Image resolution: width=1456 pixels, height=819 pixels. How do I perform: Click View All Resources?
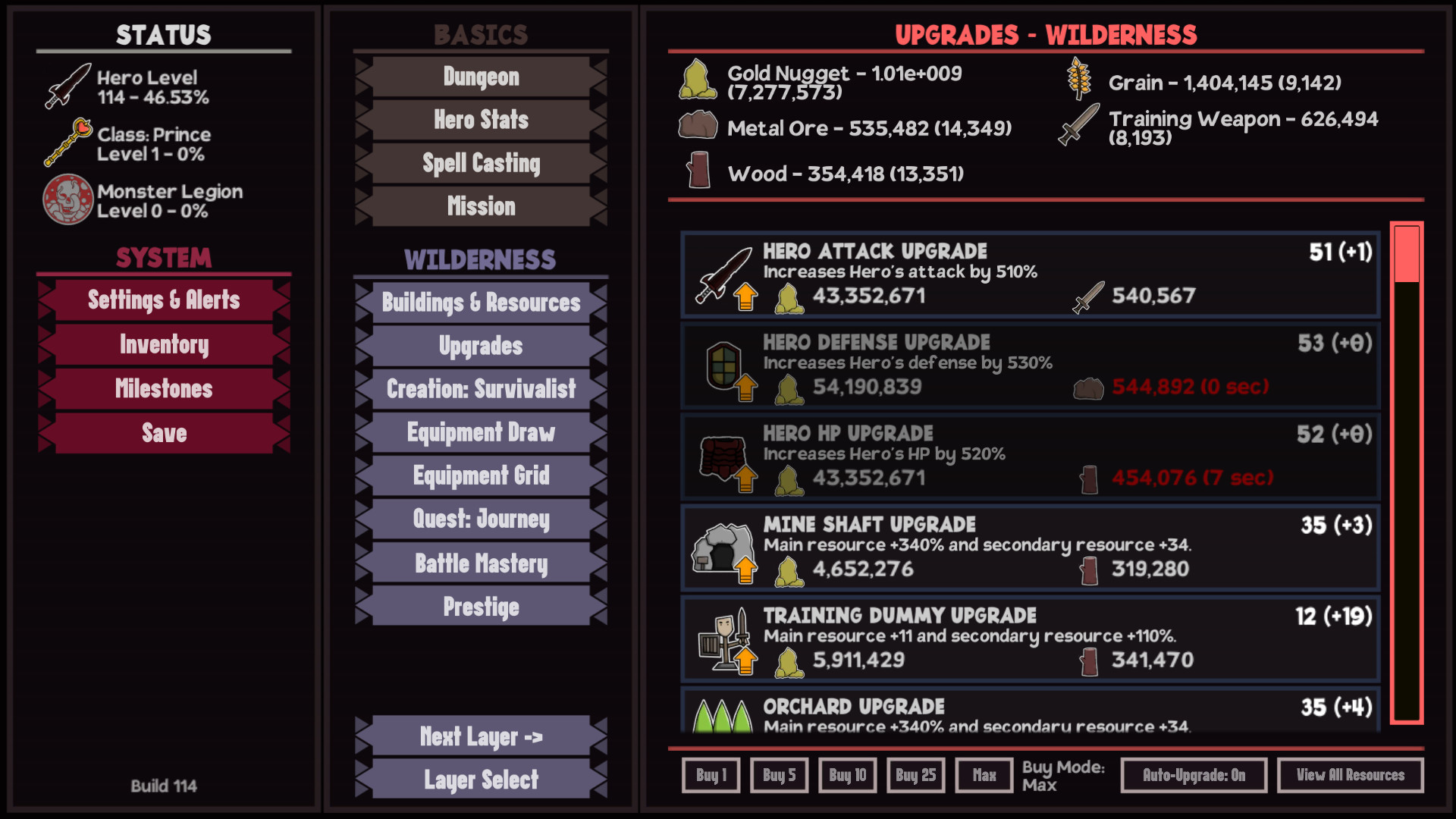(x=1351, y=775)
